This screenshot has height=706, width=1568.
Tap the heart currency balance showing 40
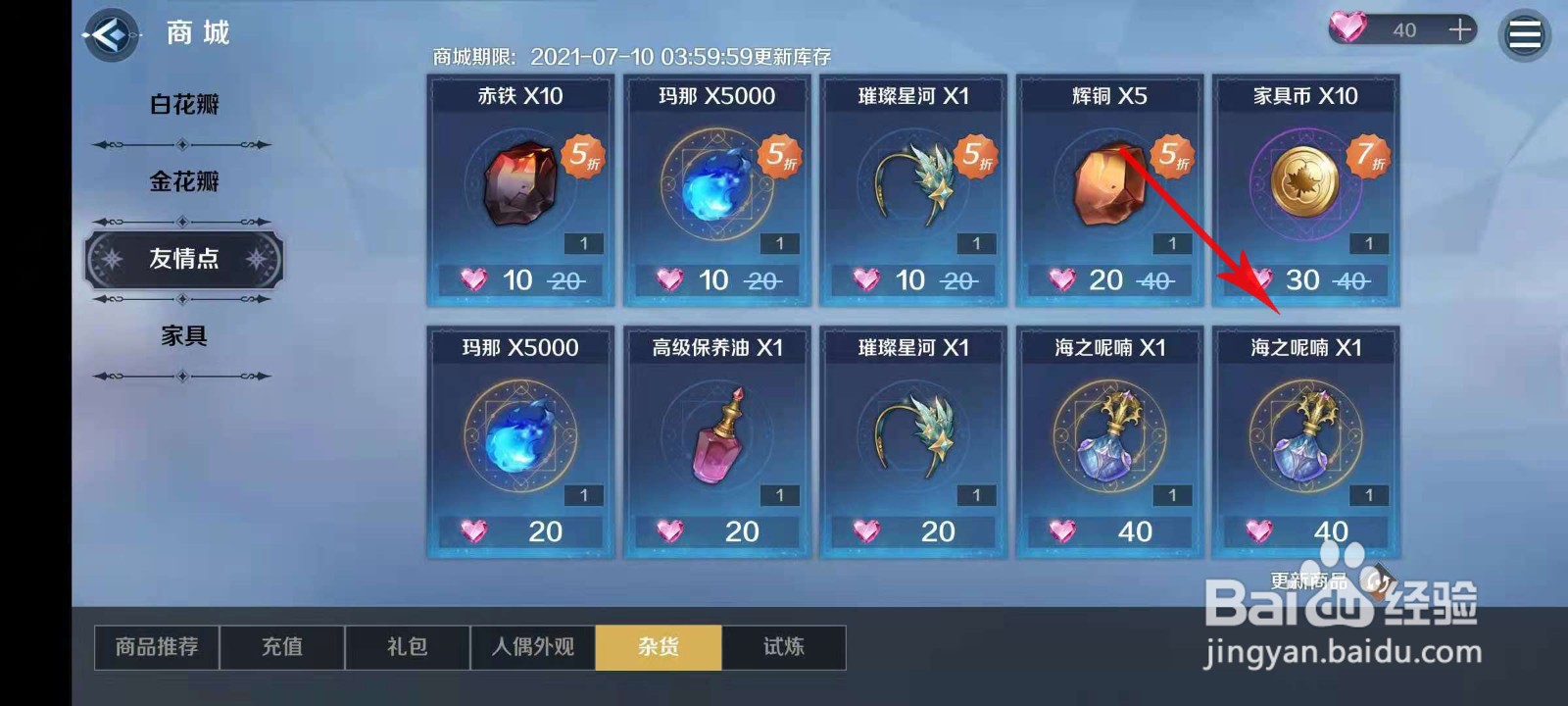click(1401, 28)
